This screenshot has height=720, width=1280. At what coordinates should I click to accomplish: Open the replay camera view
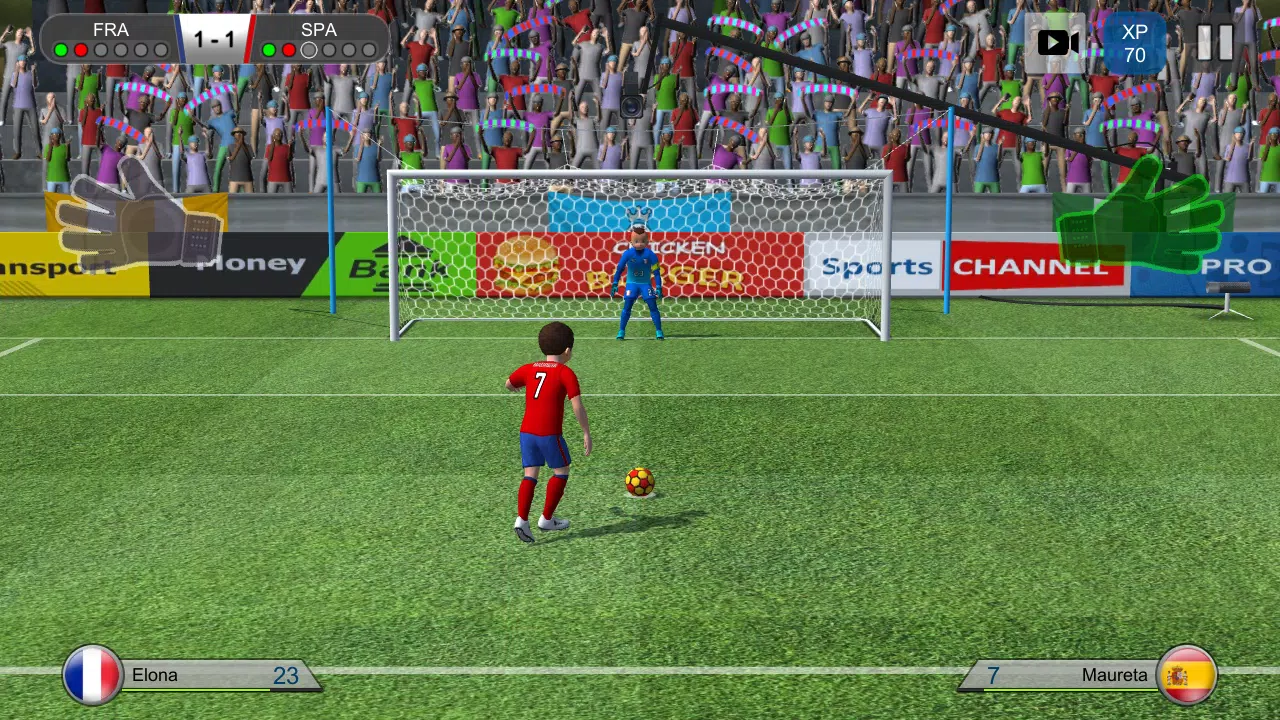pyautogui.click(x=1057, y=42)
